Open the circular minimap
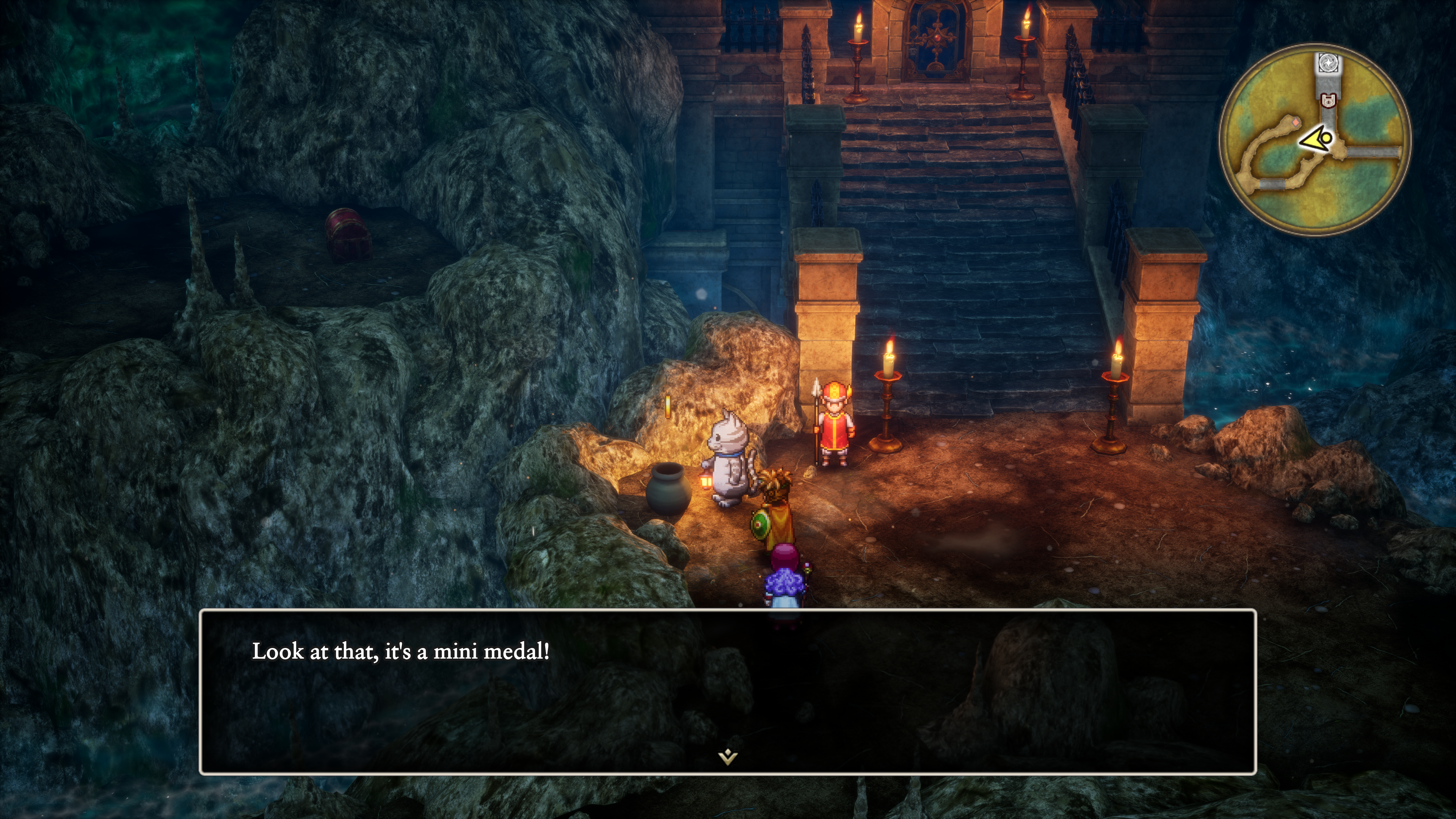Image resolution: width=1456 pixels, height=819 pixels. (1315, 139)
